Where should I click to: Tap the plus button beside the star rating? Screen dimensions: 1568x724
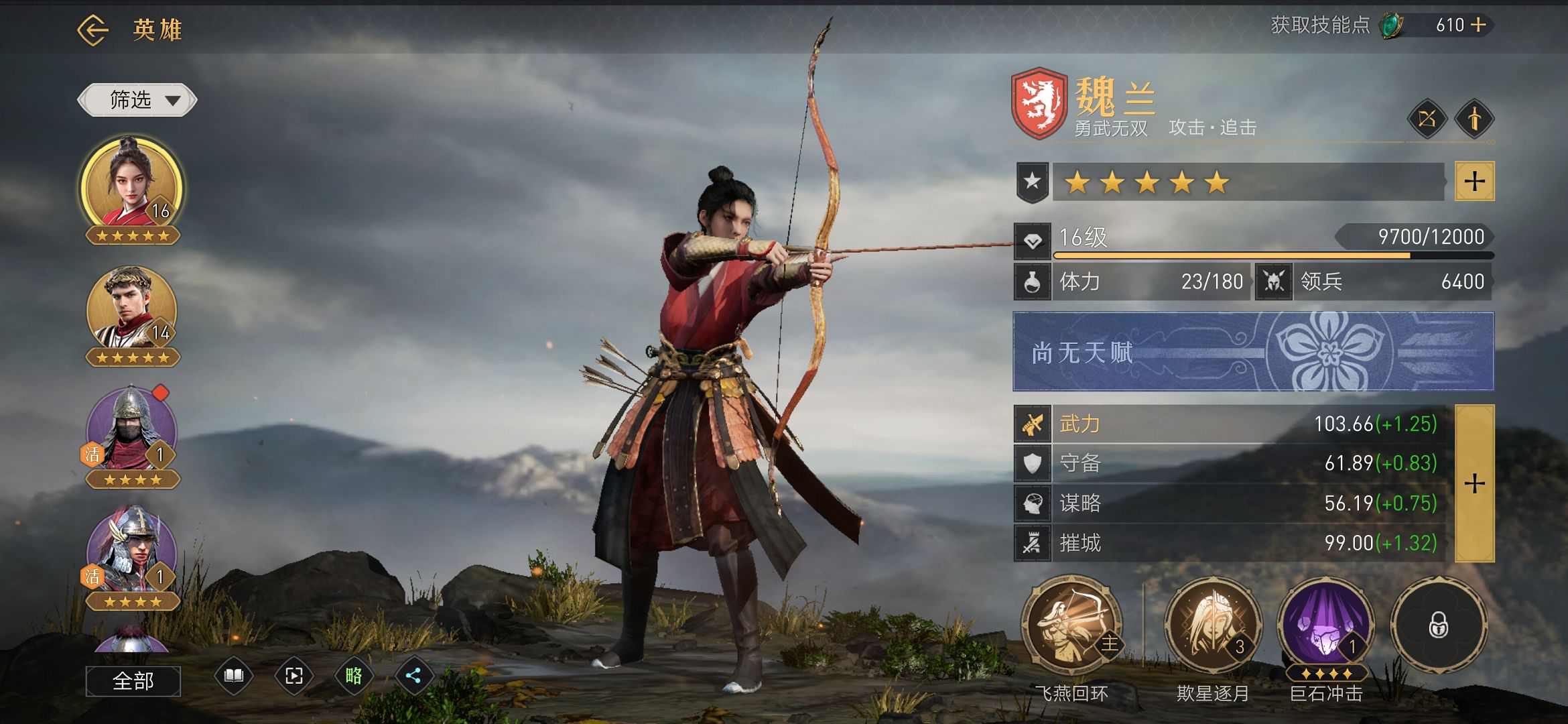tap(1474, 181)
